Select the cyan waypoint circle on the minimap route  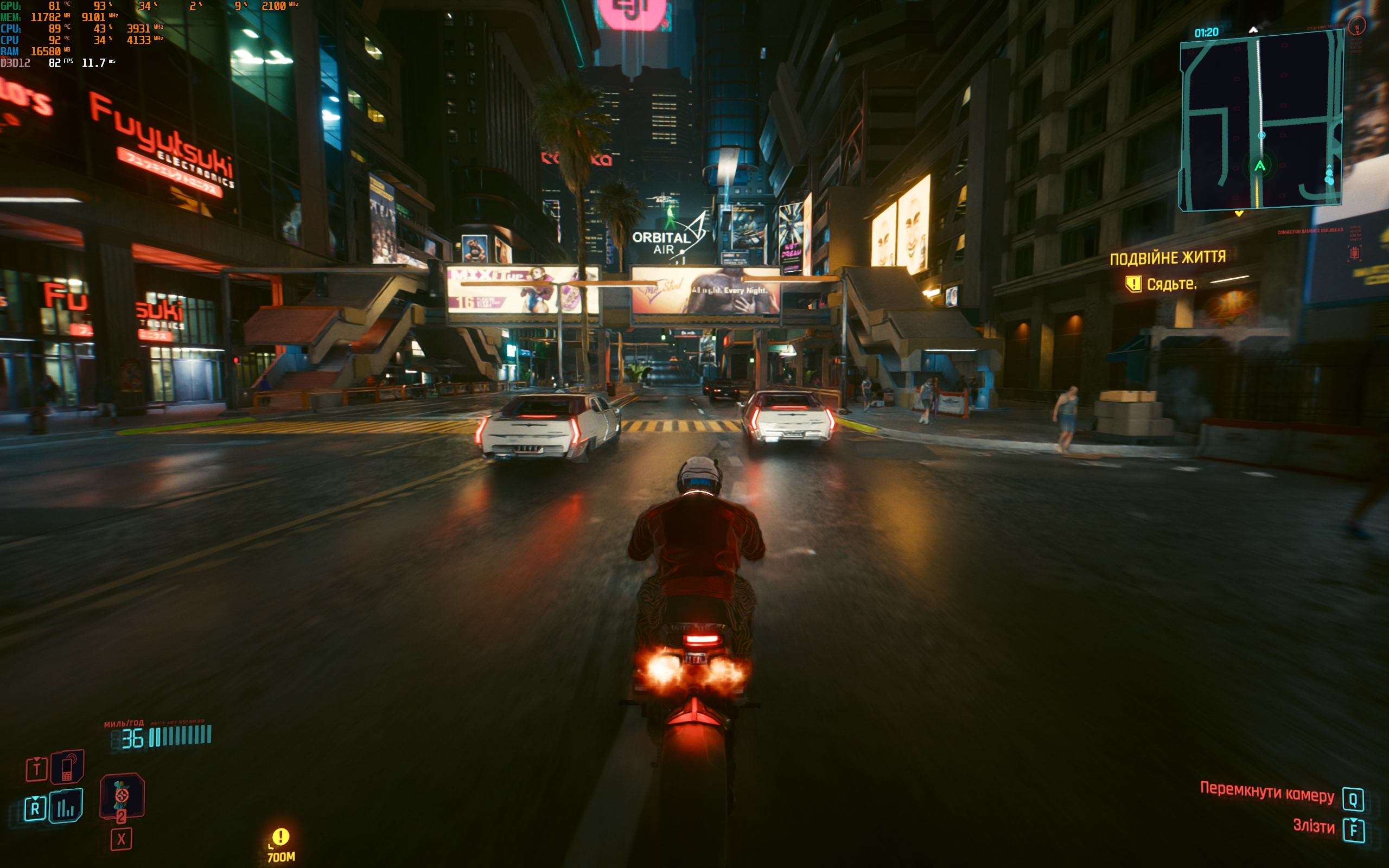tap(1261, 136)
